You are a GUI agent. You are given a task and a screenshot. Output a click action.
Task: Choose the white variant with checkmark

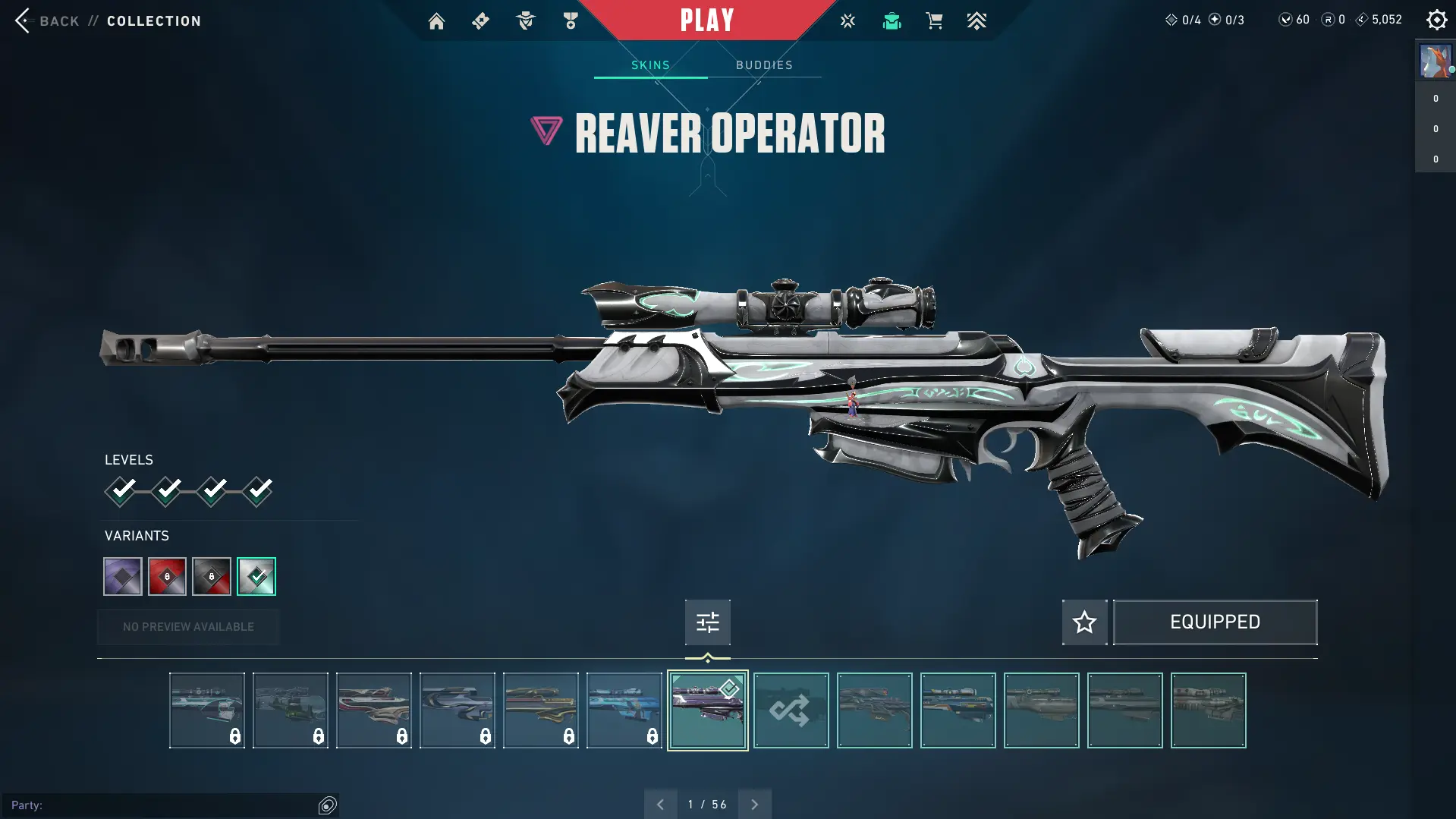click(256, 577)
